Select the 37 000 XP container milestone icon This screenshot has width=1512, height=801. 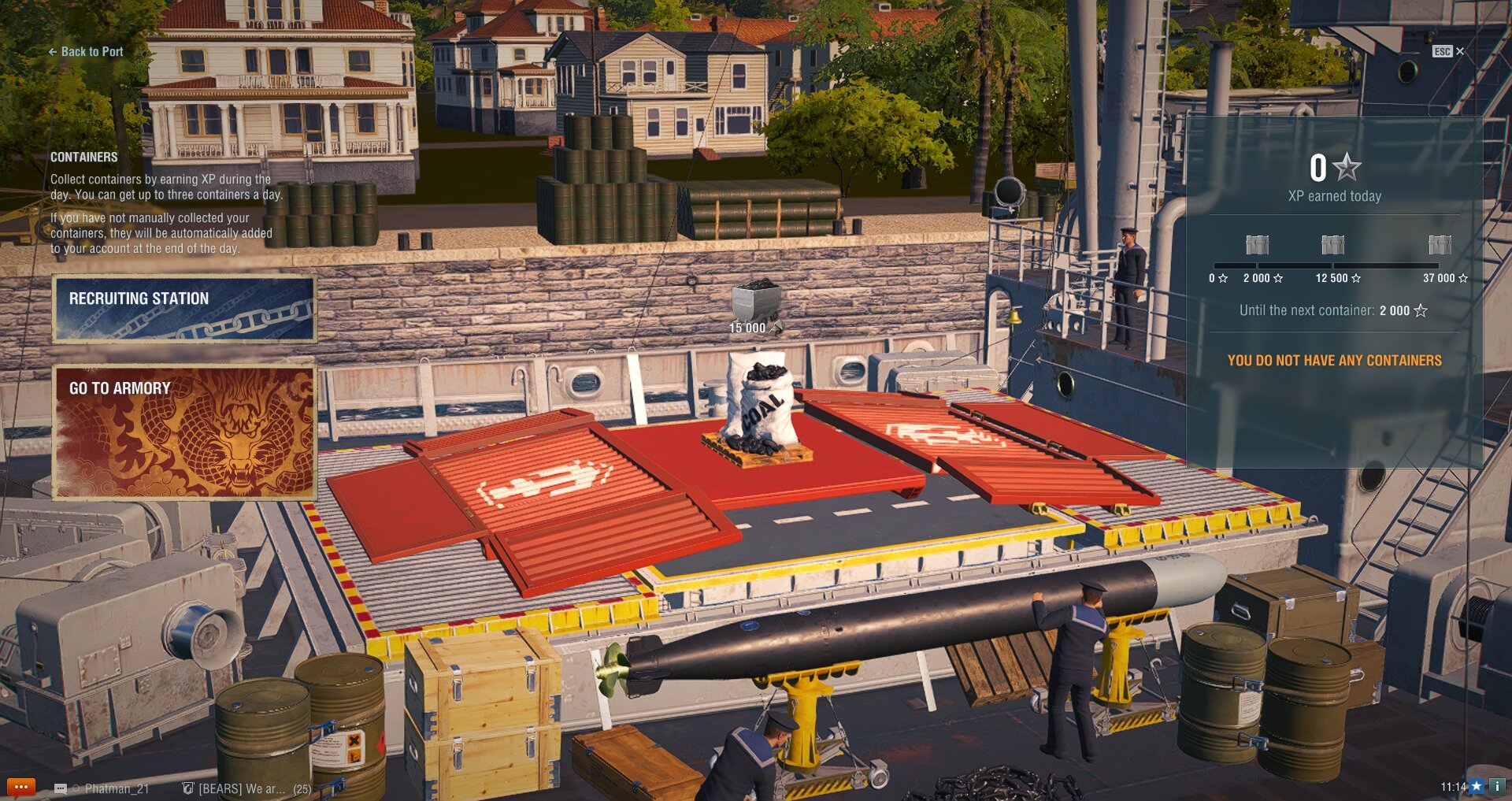pos(1440,245)
